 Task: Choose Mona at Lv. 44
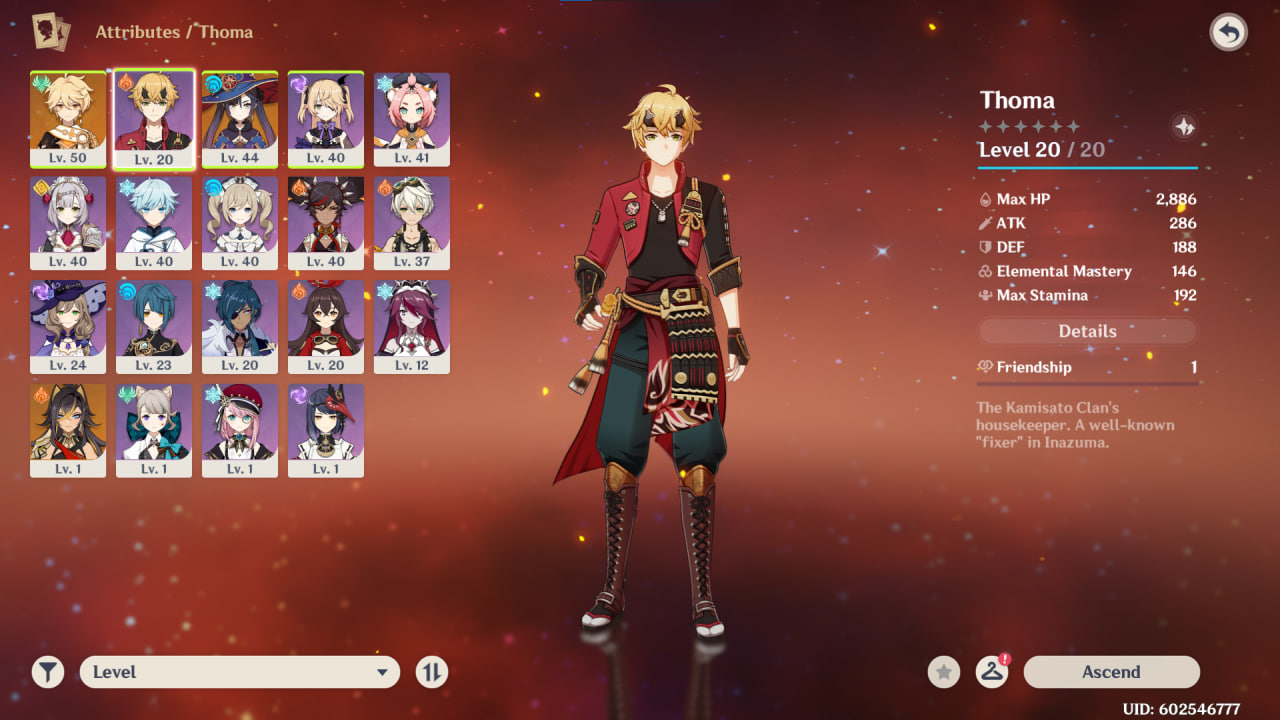(240, 118)
